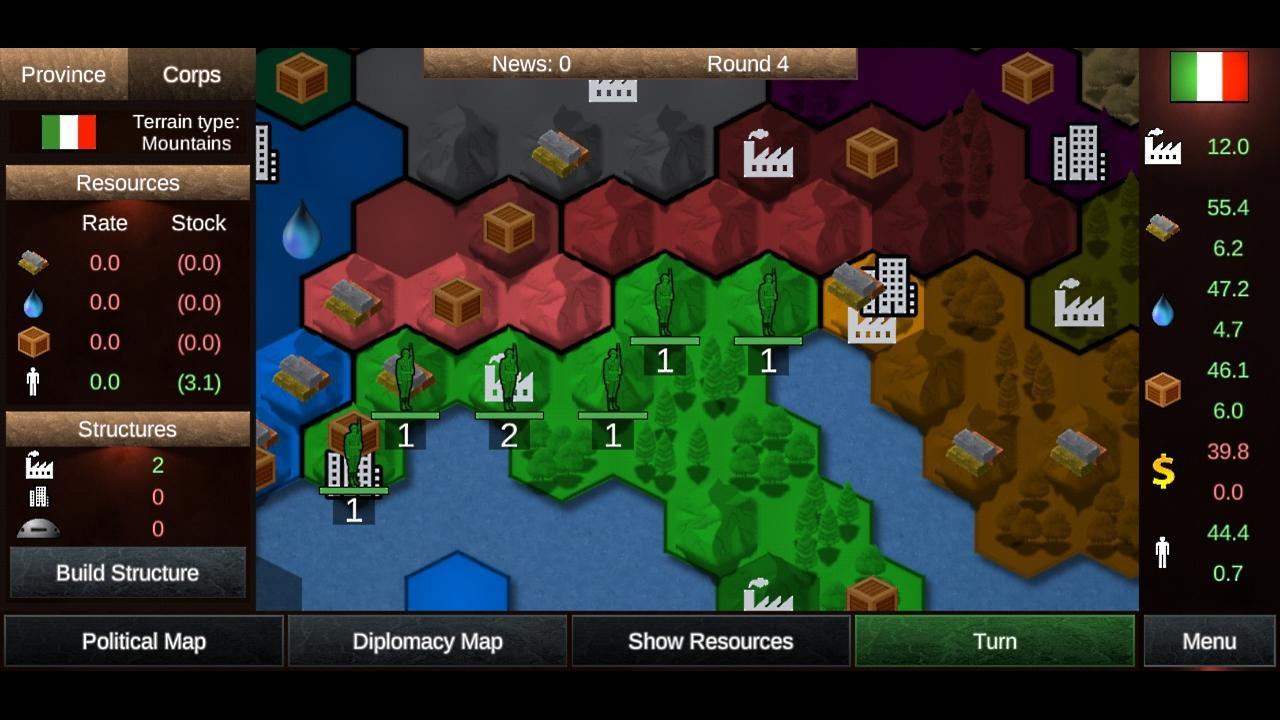Open the Build Structure dialog
The width and height of the screenshot is (1280, 720).
coord(127,572)
